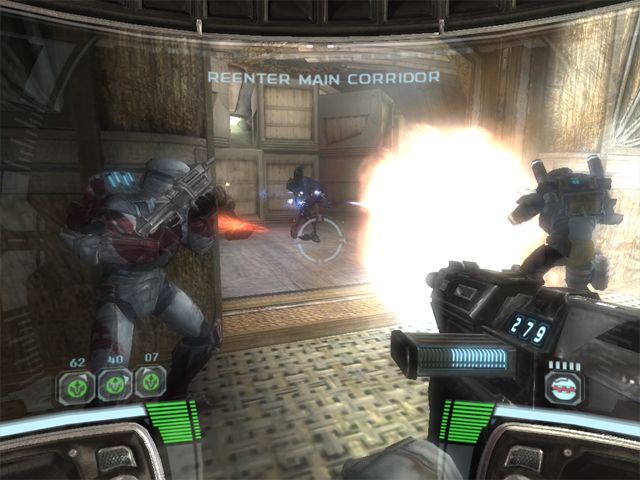Screen dimensions: 640x480
Task: Select the squad member icon with 40 health
Action: (113, 382)
